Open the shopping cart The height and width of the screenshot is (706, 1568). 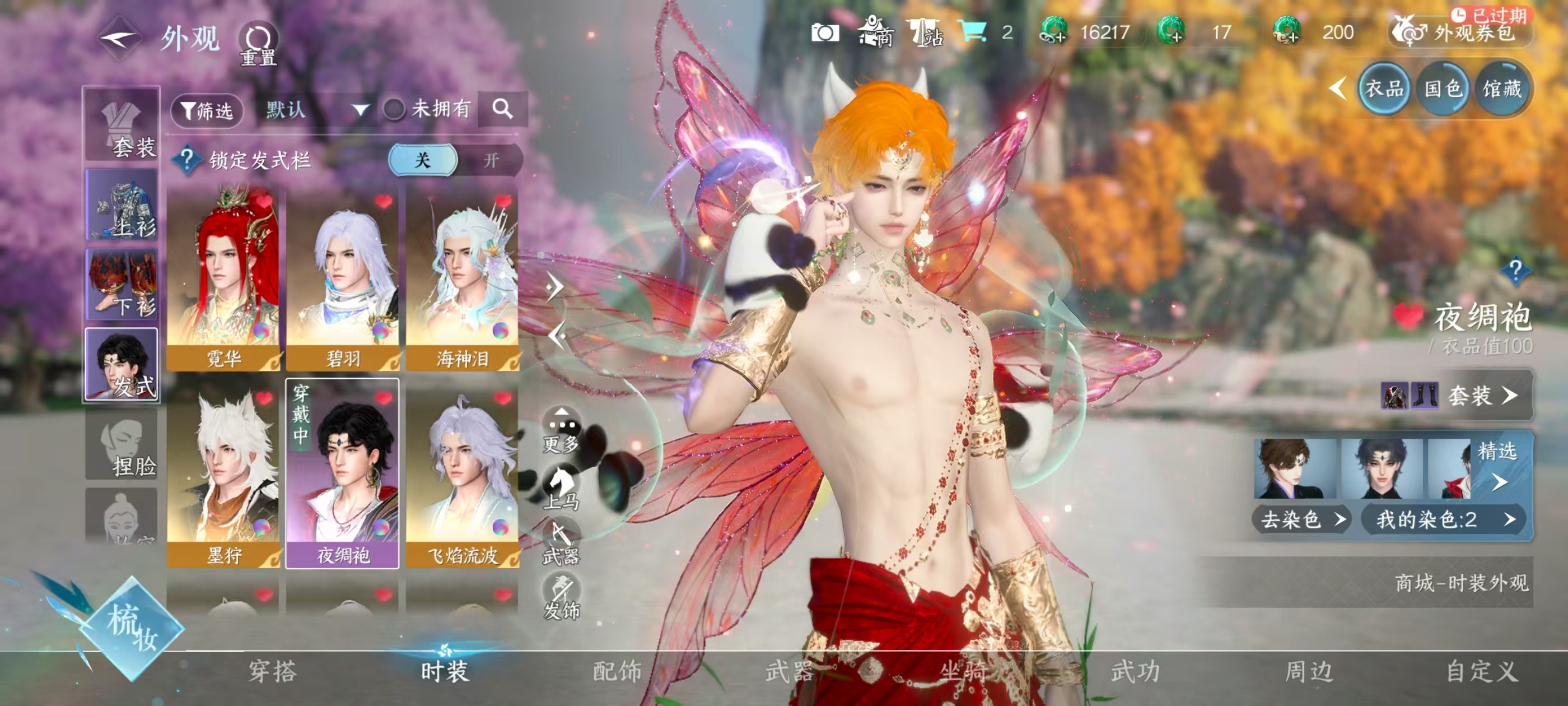click(x=972, y=31)
